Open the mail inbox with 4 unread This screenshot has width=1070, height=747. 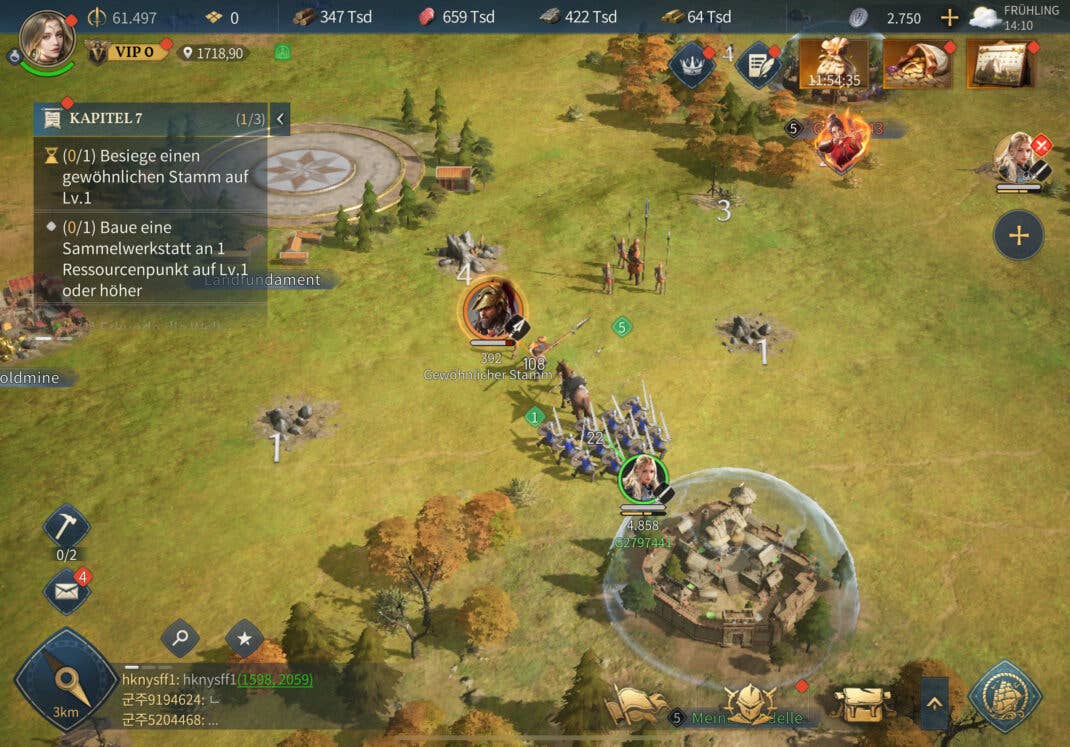[67, 592]
